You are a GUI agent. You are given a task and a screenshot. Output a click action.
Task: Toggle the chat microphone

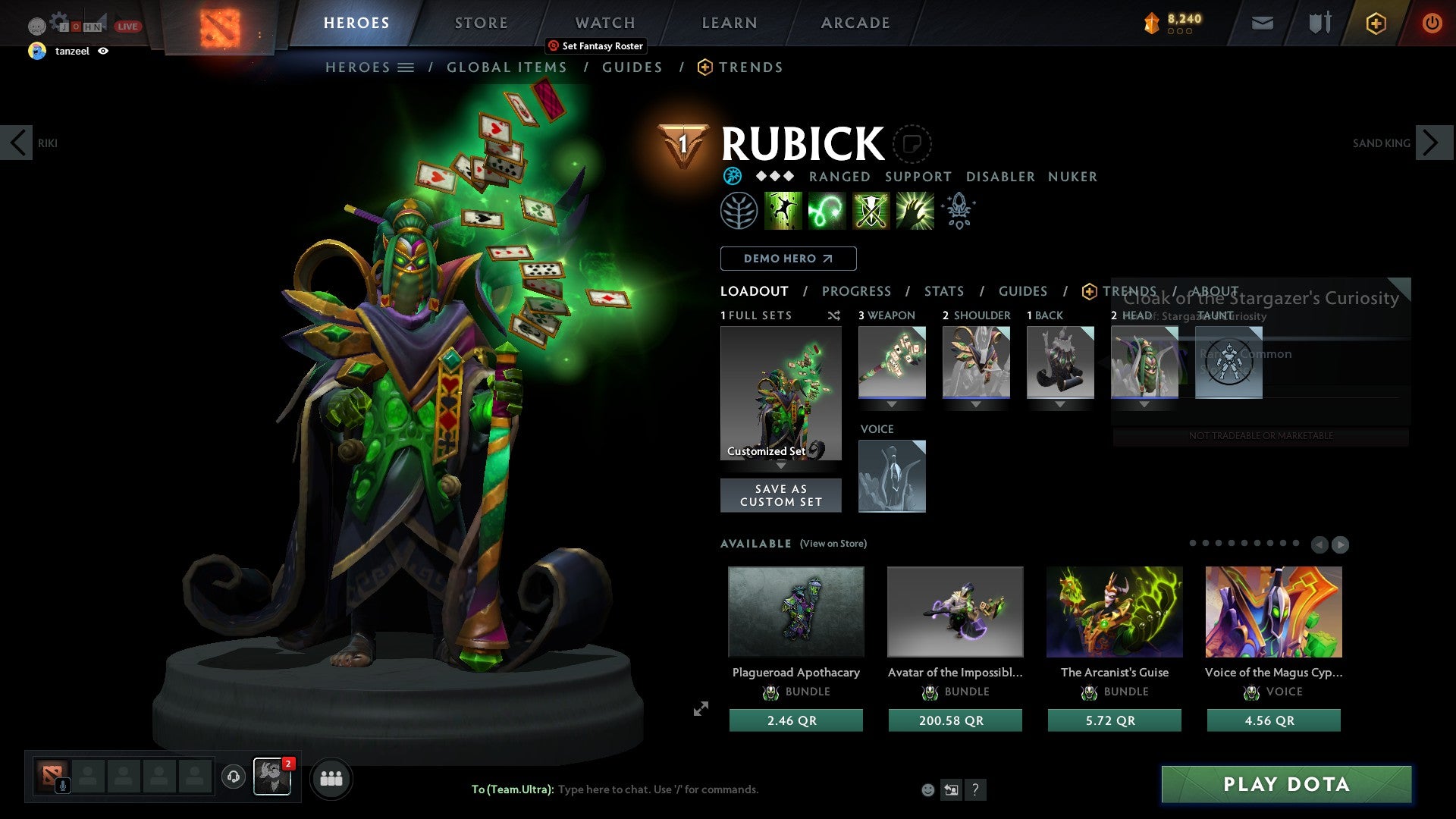(63, 784)
